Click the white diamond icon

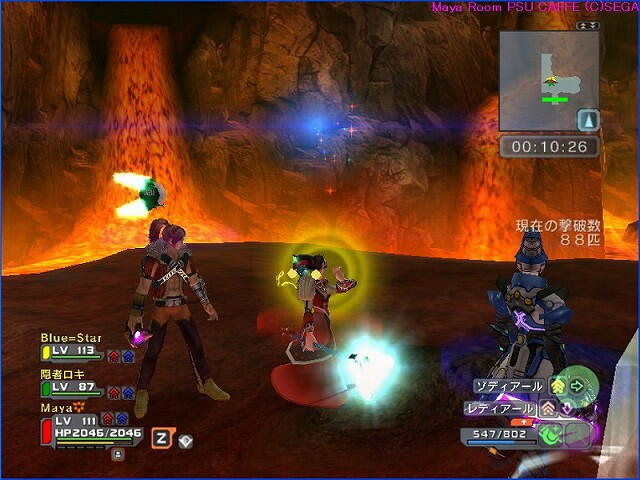pos(185,439)
